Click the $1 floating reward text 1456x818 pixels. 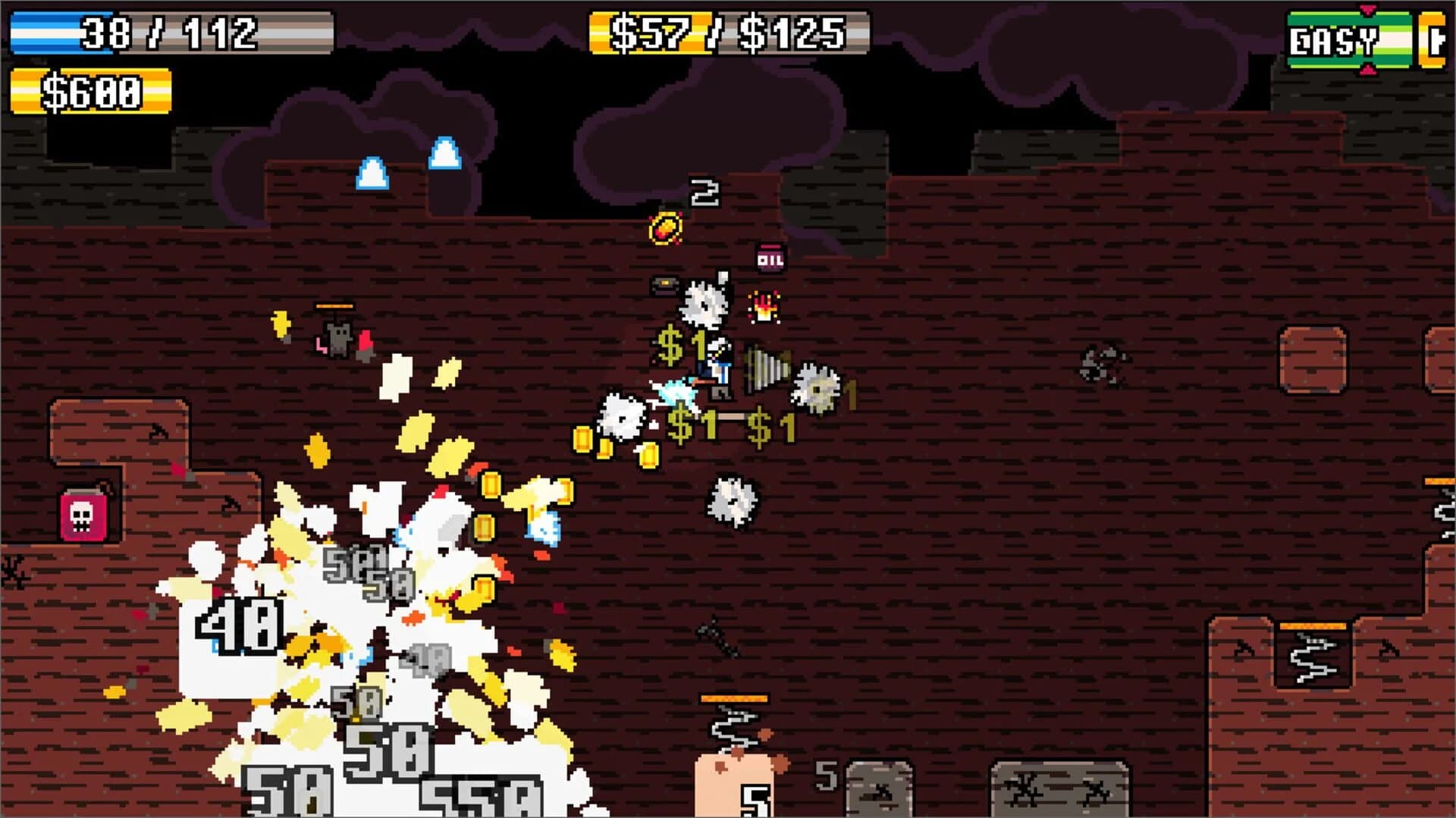682,346
